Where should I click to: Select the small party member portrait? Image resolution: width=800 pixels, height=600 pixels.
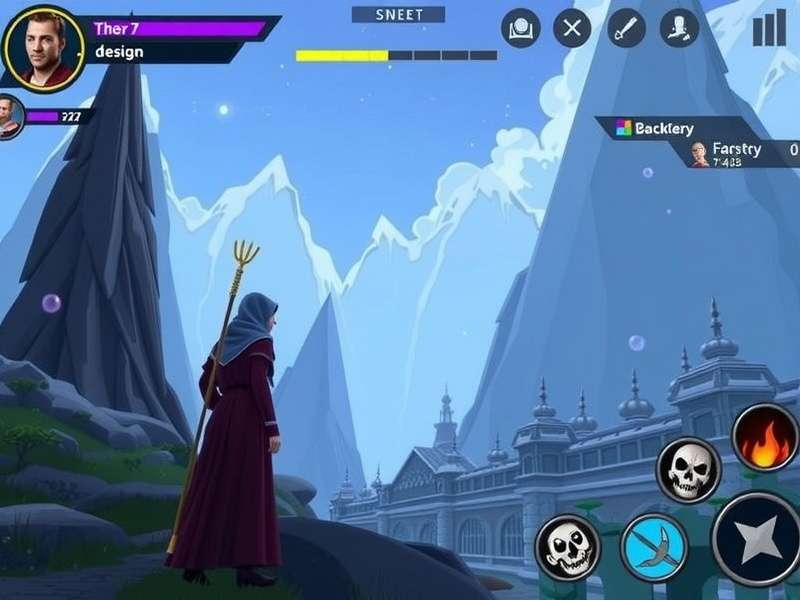click(10, 117)
